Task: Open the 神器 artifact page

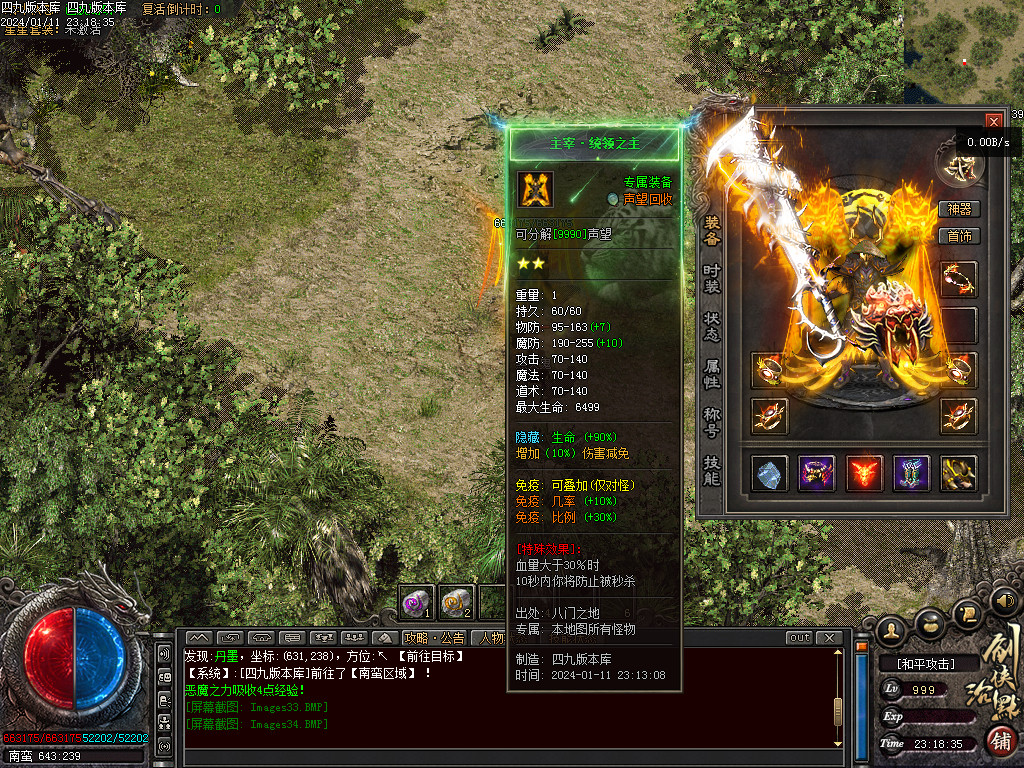Action: tap(959, 209)
